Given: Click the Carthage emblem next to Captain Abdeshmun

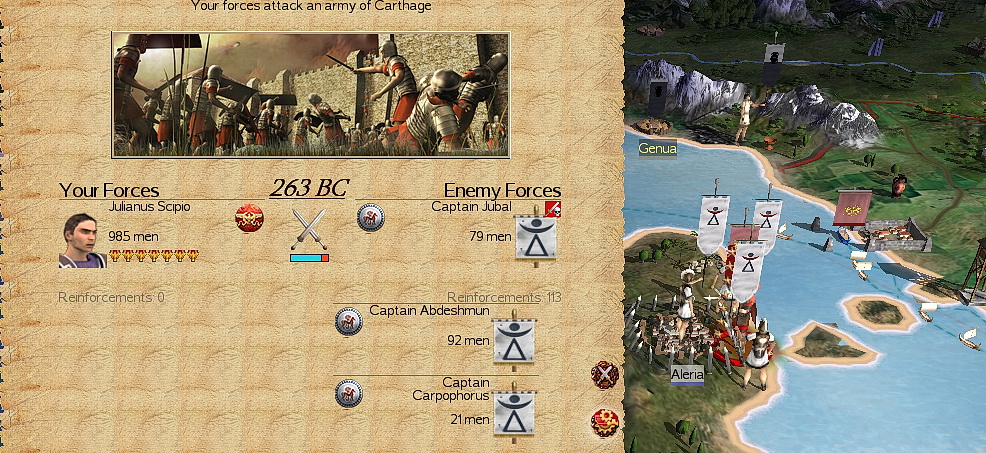Looking at the screenshot, I should coord(348,321).
